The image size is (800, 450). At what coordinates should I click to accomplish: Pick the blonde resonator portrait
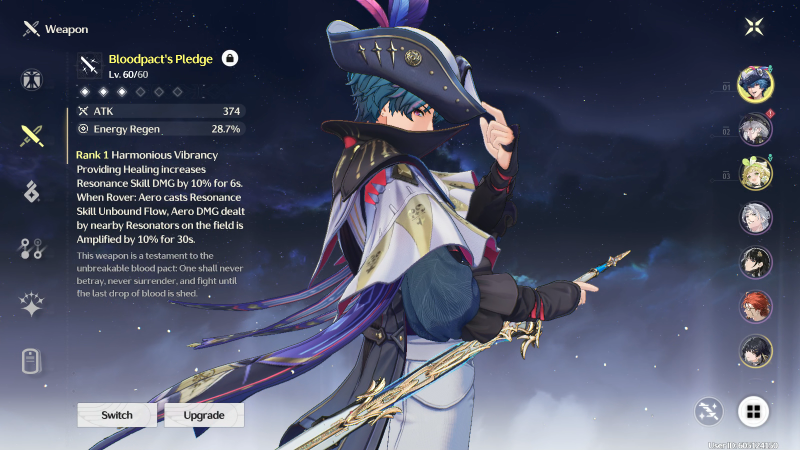pos(755,174)
